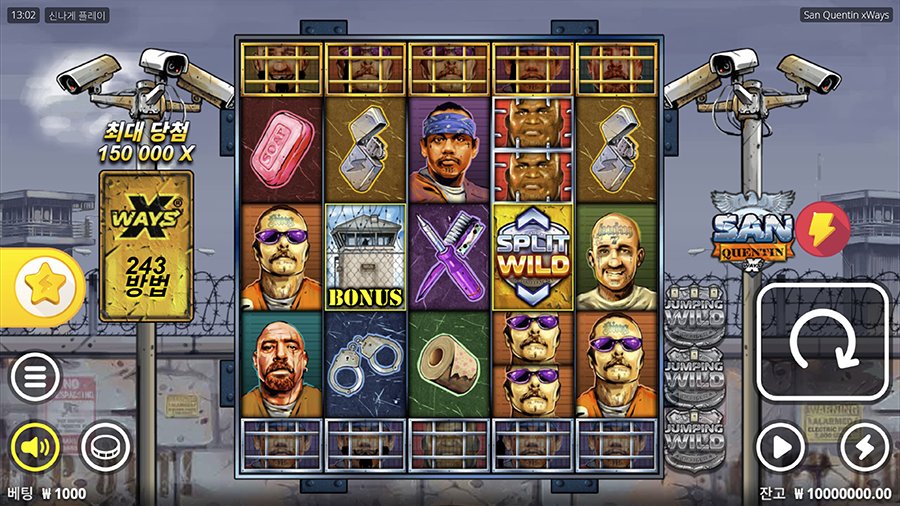Open the bet coin selector

pos(104,446)
